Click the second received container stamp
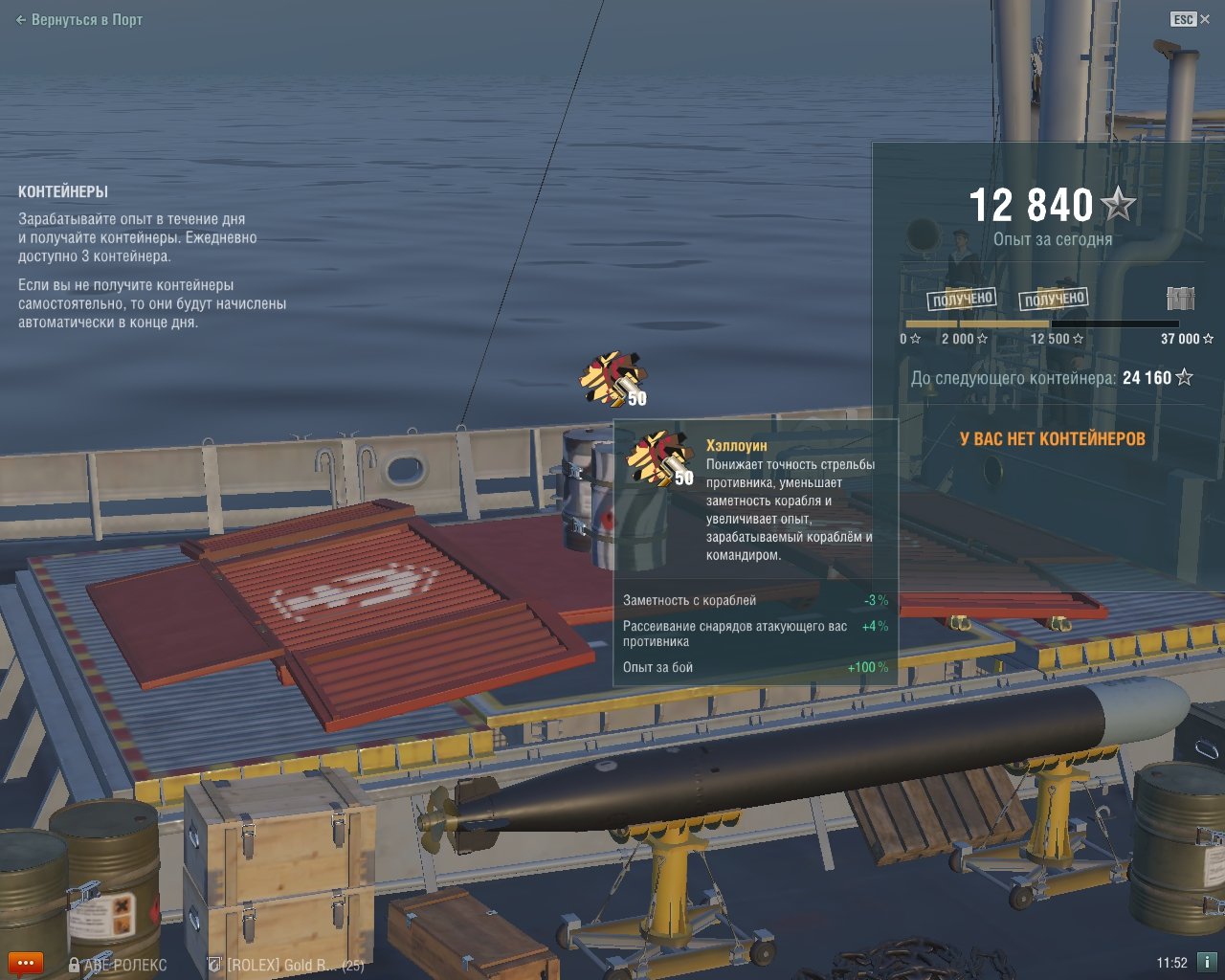The width and height of the screenshot is (1225, 980). pyautogui.click(x=1054, y=299)
